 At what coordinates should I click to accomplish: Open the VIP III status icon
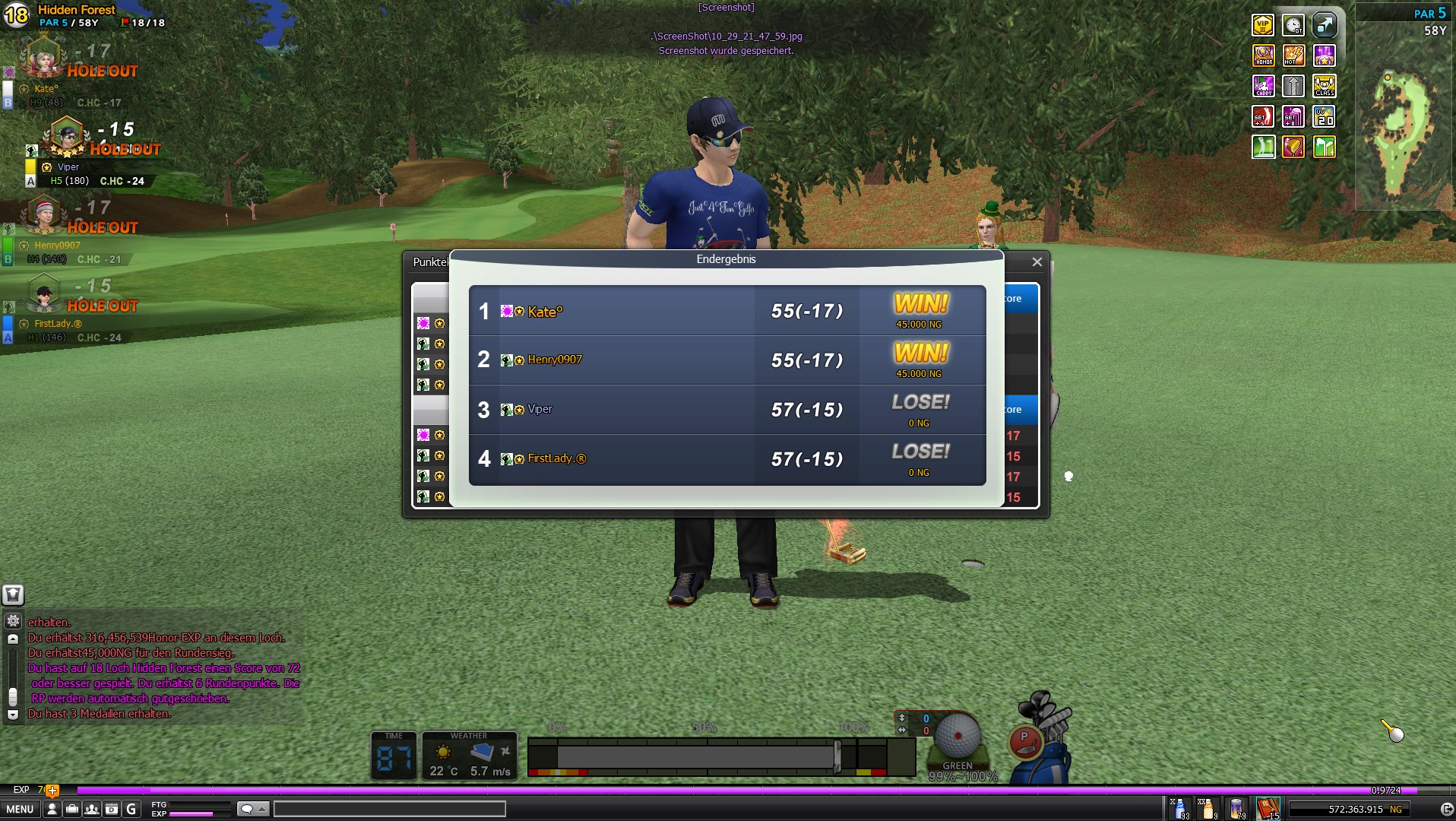pyautogui.click(x=1263, y=25)
